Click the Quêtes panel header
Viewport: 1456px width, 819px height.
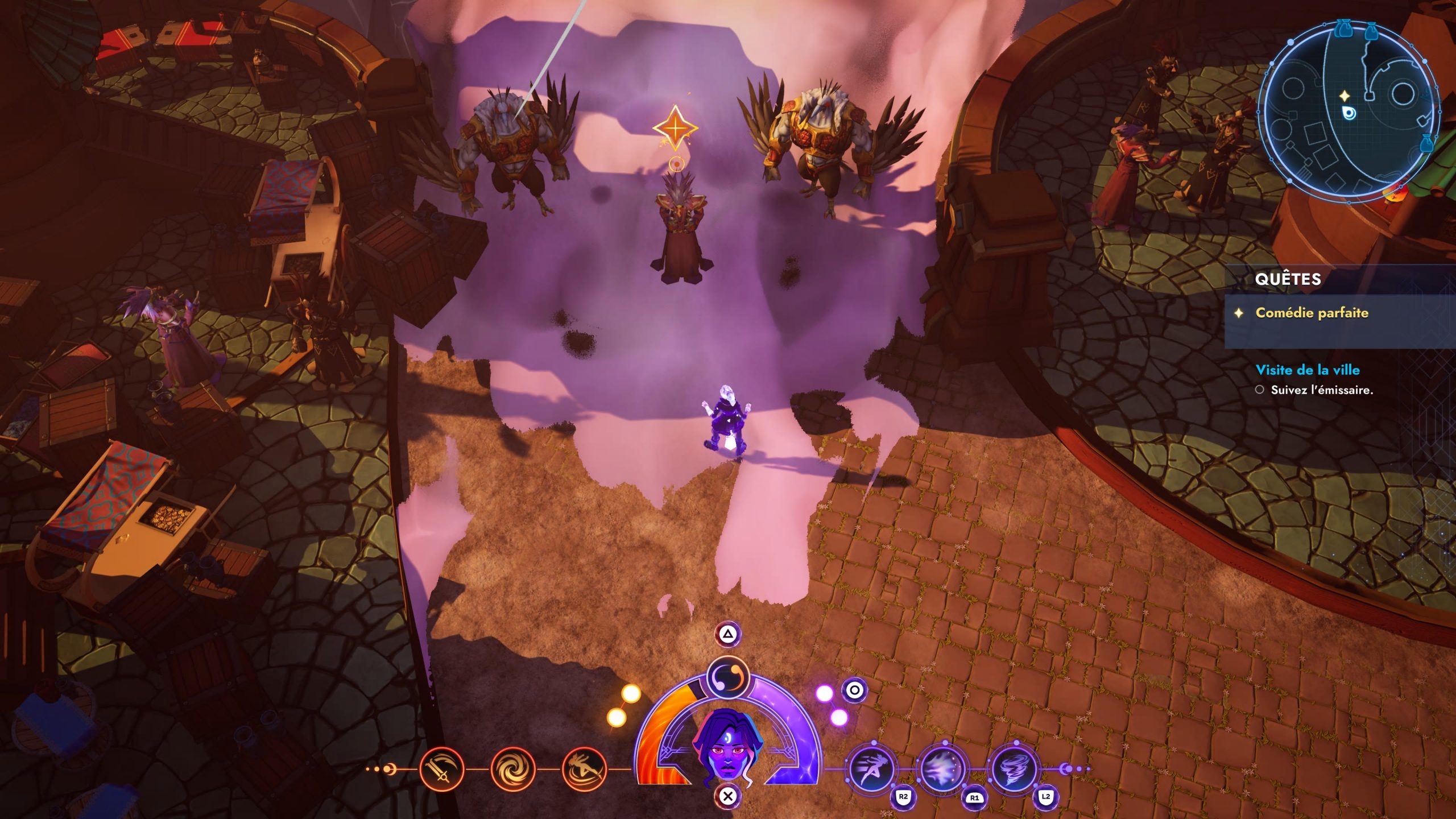tap(1288, 279)
